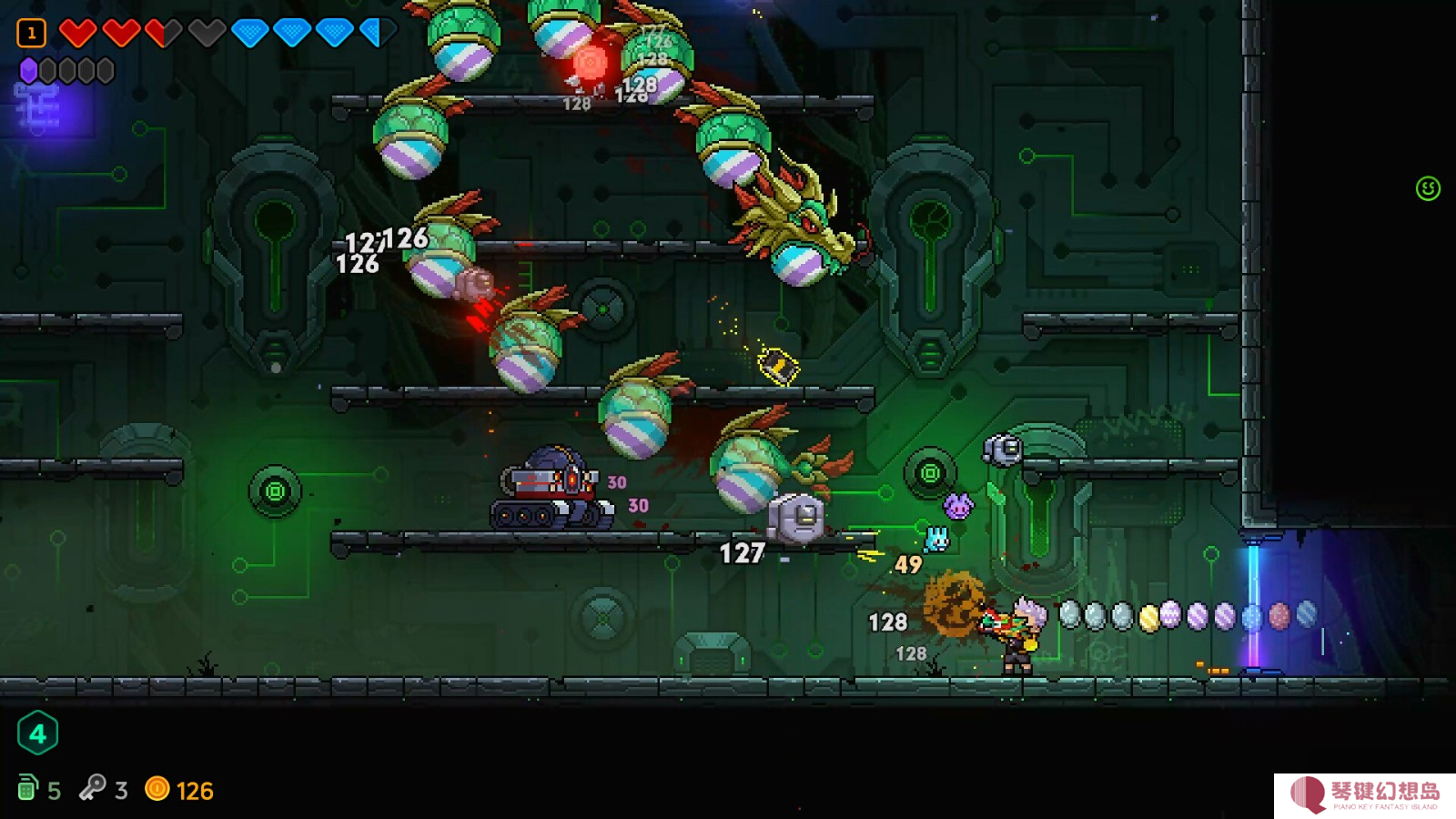
Task: Click the orange weapon slot number badge
Action: point(31,34)
